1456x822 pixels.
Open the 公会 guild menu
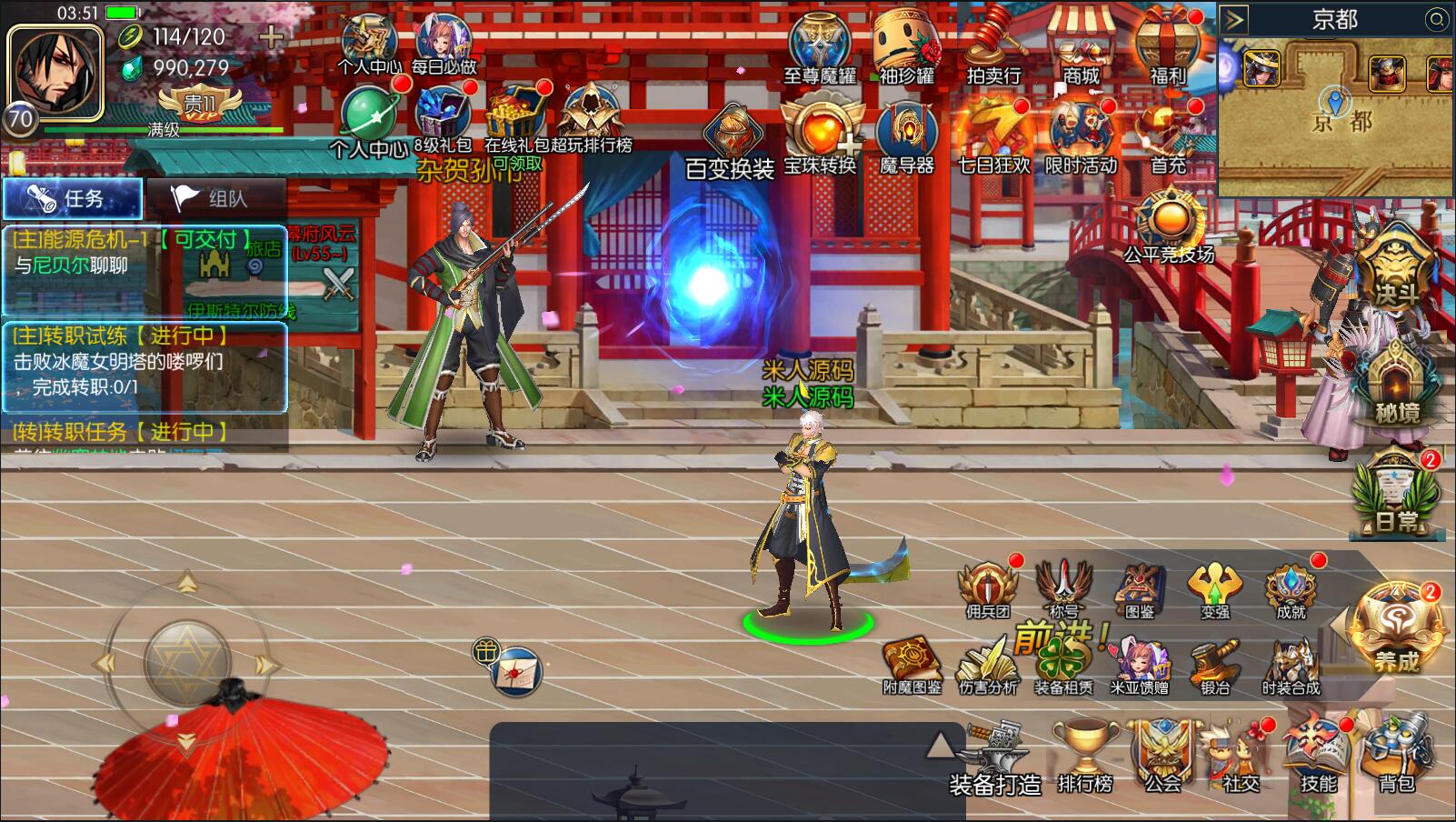(1162, 757)
